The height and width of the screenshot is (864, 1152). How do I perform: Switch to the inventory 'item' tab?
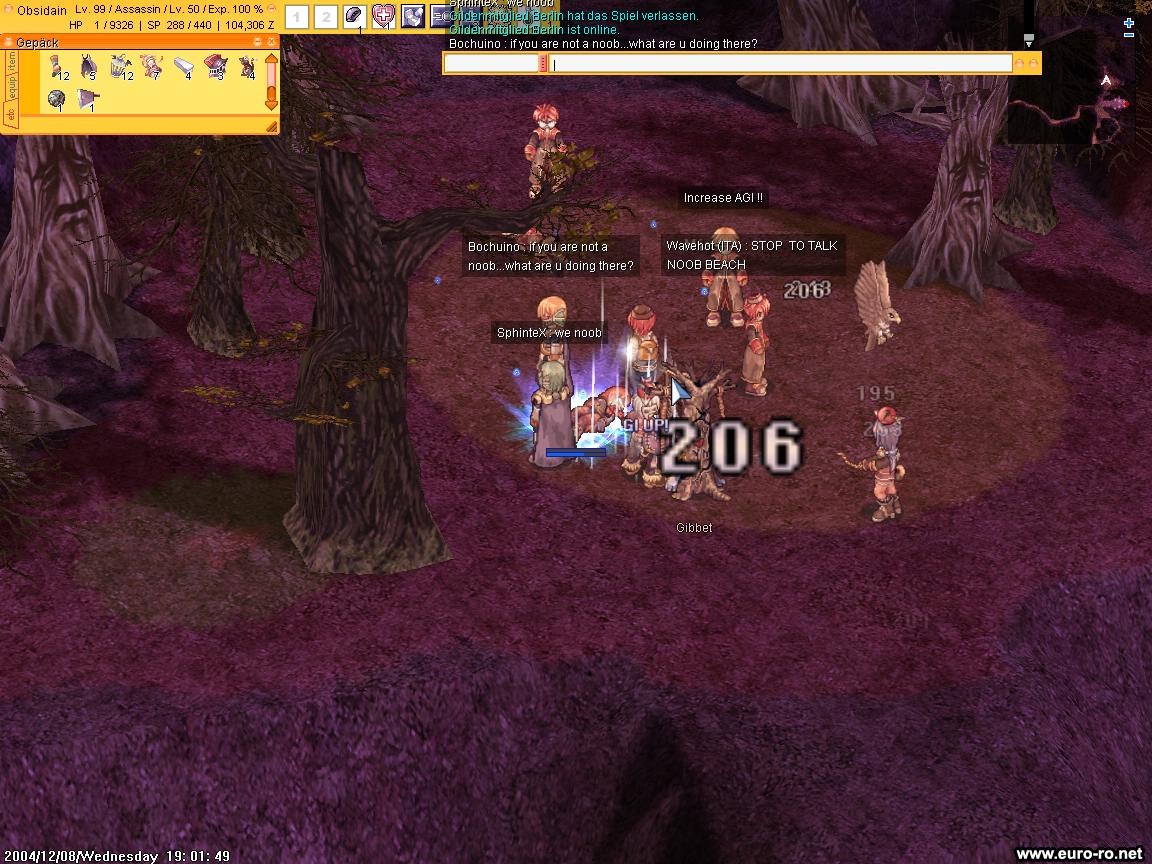[x=11, y=62]
